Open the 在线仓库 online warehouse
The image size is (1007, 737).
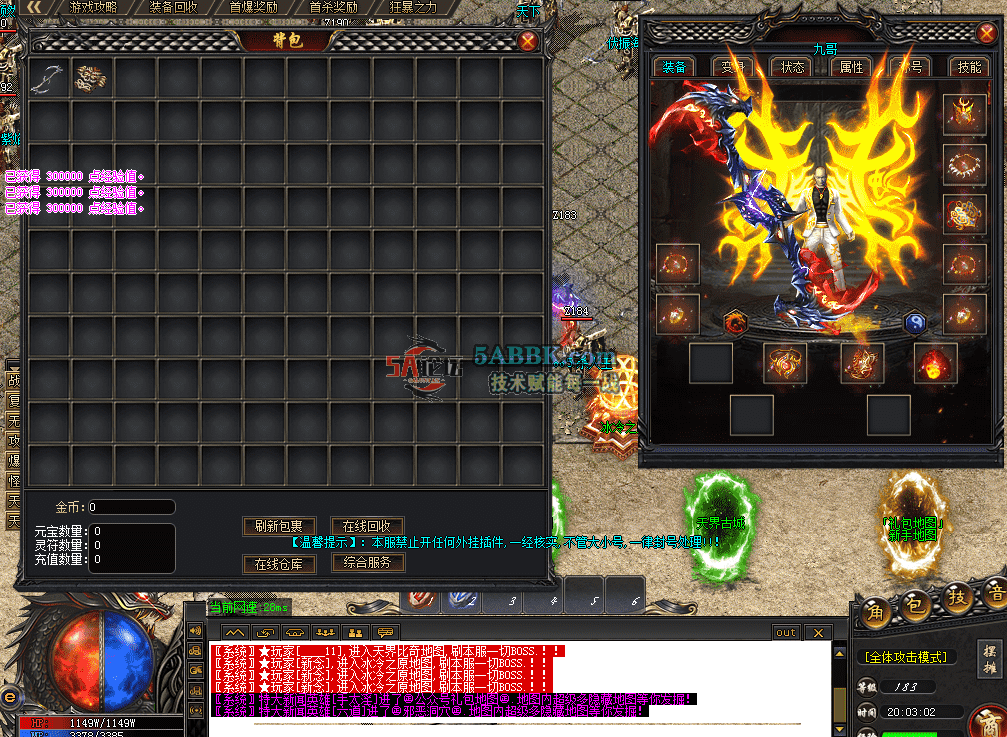coord(279,564)
